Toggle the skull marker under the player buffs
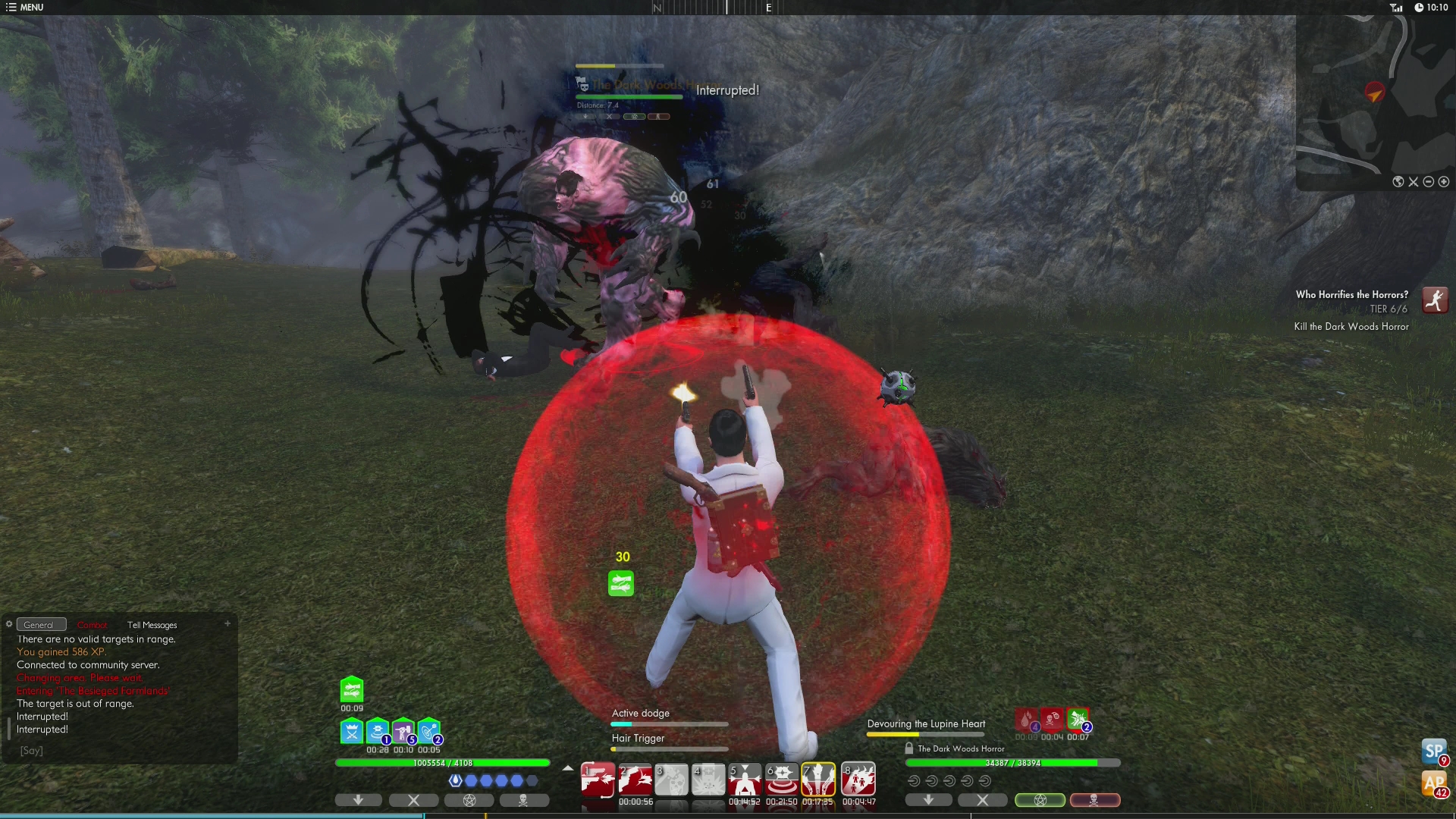This screenshot has width=1456, height=819. click(x=525, y=800)
